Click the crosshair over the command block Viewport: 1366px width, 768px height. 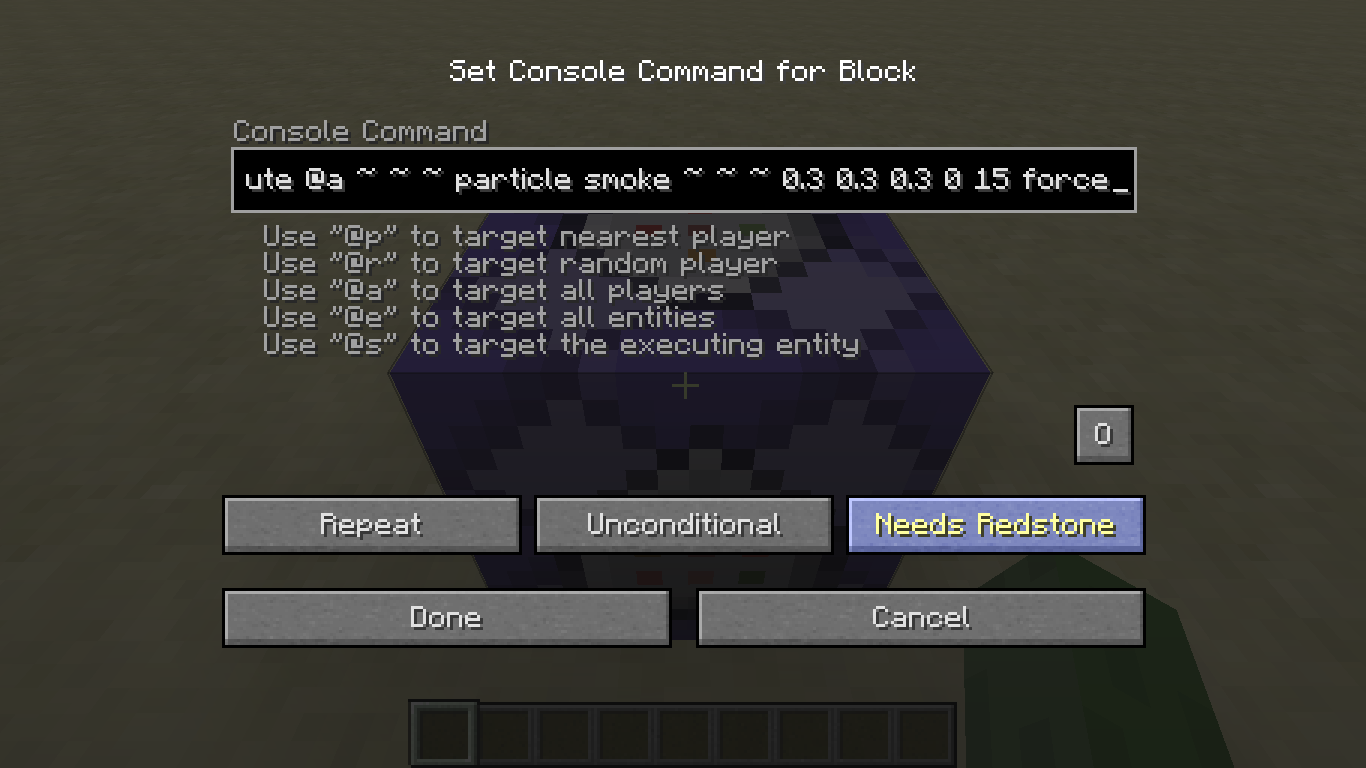click(x=685, y=386)
